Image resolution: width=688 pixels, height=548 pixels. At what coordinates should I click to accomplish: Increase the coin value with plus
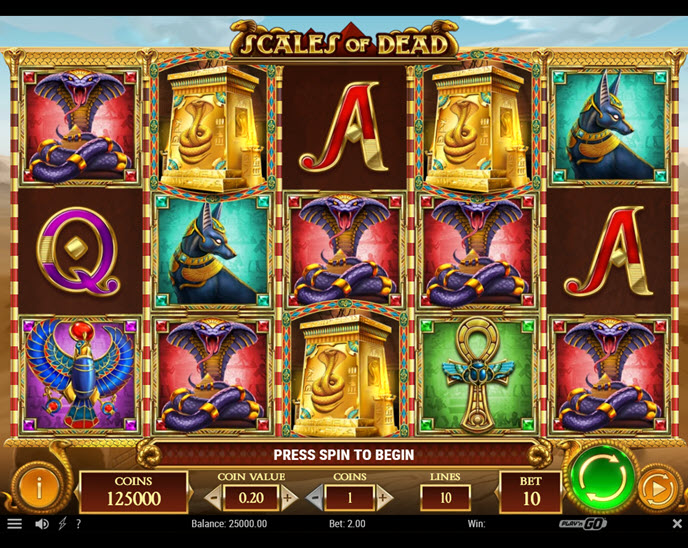tap(288, 497)
